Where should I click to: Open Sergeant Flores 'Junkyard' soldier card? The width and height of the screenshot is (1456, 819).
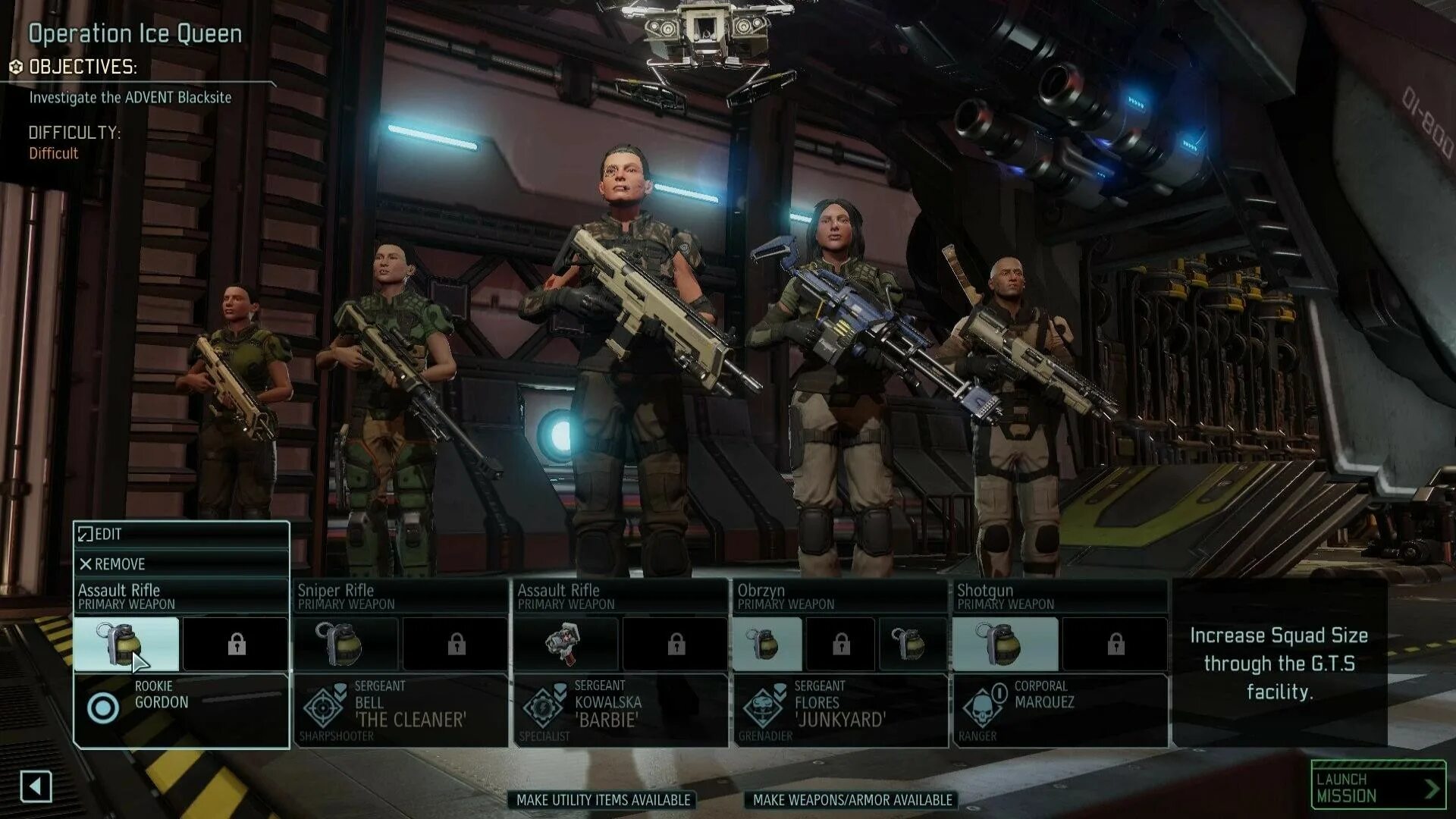pos(840,711)
